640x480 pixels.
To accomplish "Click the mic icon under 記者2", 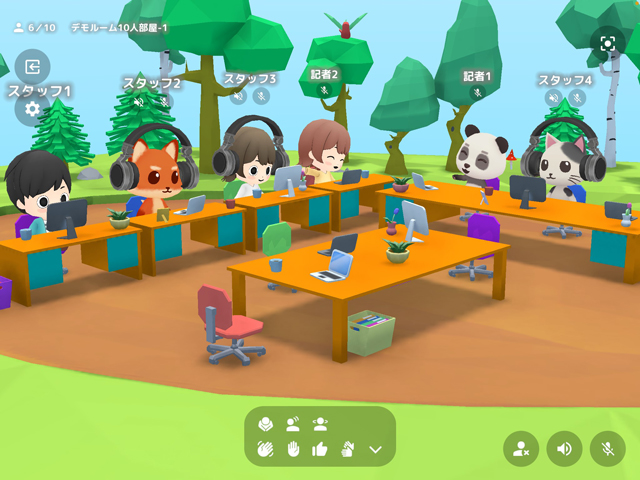I will tap(324, 90).
